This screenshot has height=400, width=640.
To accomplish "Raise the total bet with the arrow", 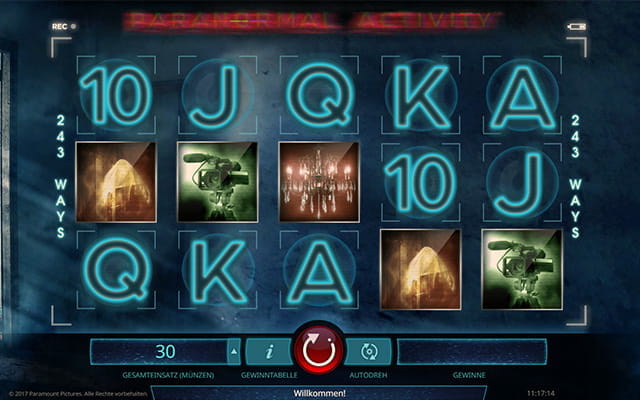I will 235,351.
